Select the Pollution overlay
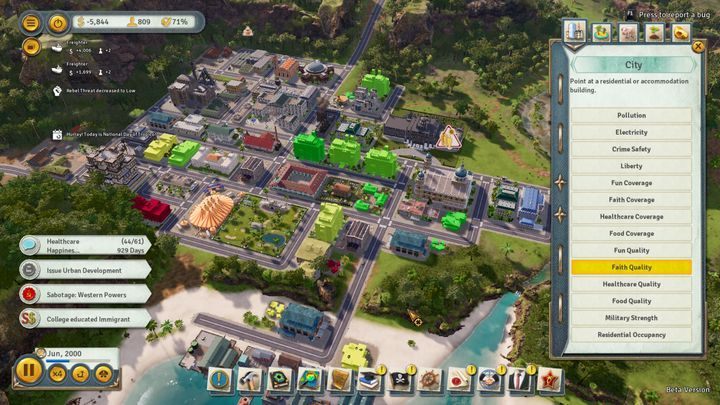This screenshot has height=405, width=720. point(631,115)
